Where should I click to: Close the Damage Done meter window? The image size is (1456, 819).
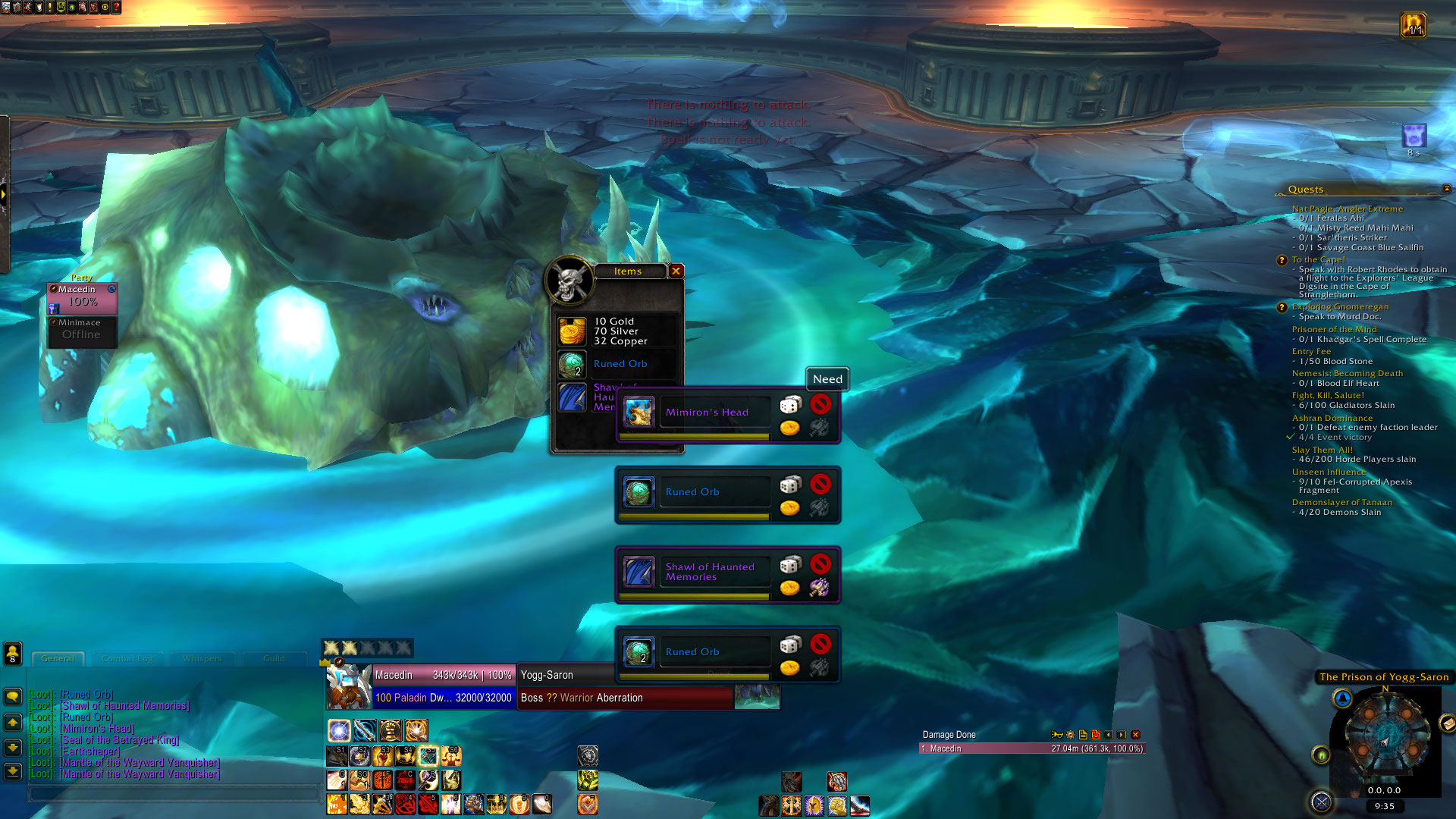click(1135, 735)
